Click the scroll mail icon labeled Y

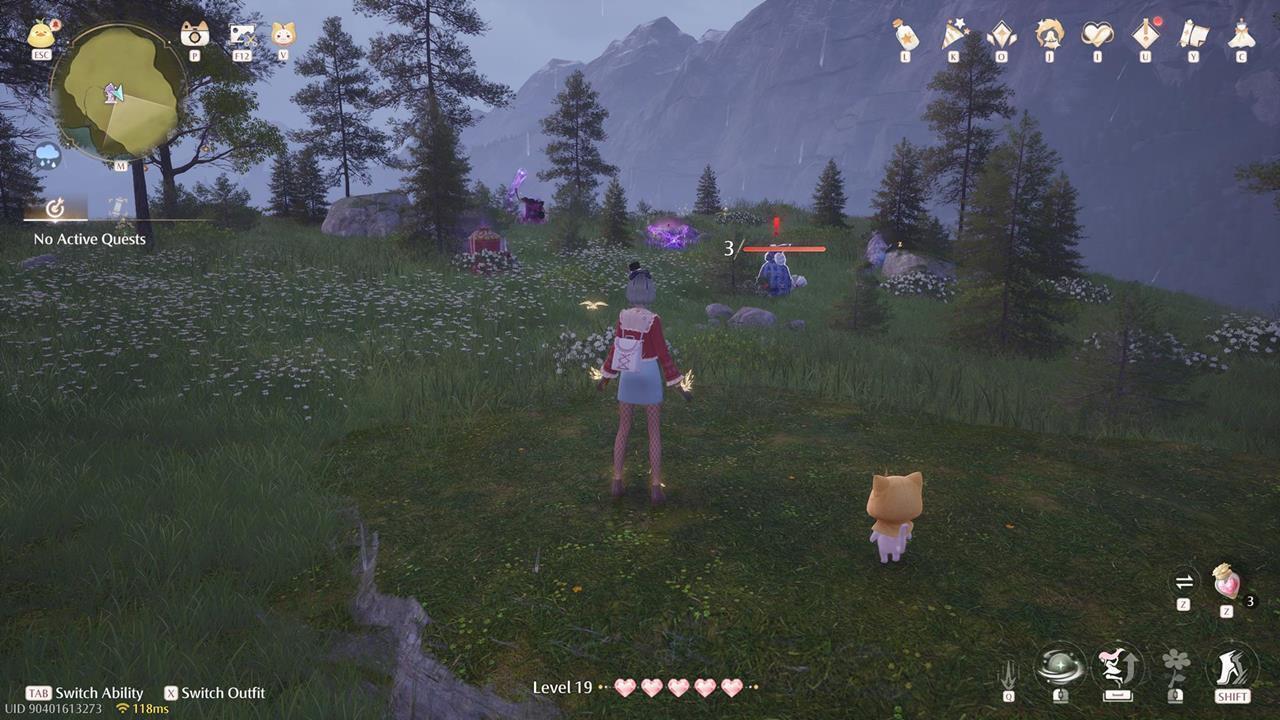1194,33
